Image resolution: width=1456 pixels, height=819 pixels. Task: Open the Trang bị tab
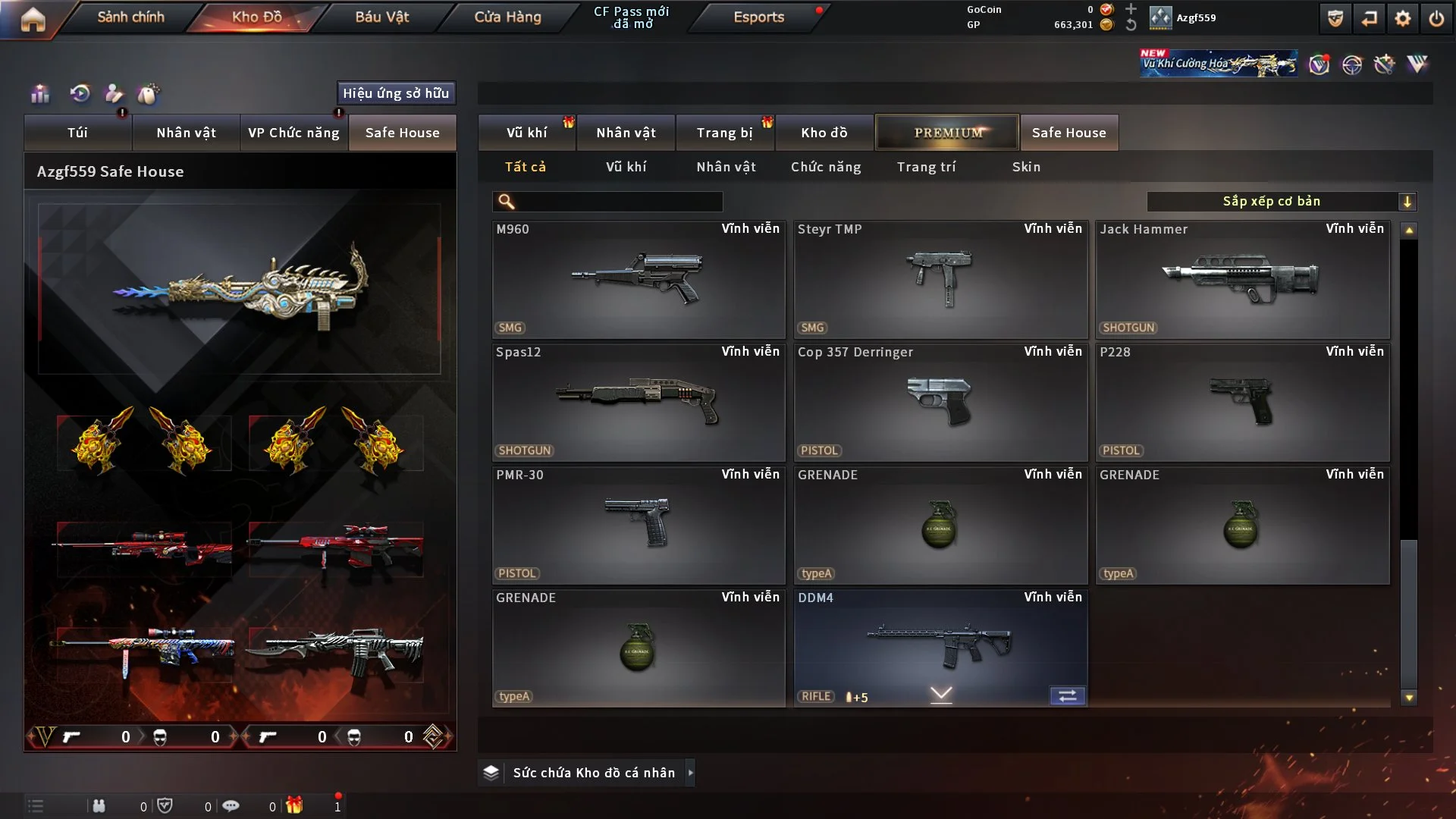[724, 133]
